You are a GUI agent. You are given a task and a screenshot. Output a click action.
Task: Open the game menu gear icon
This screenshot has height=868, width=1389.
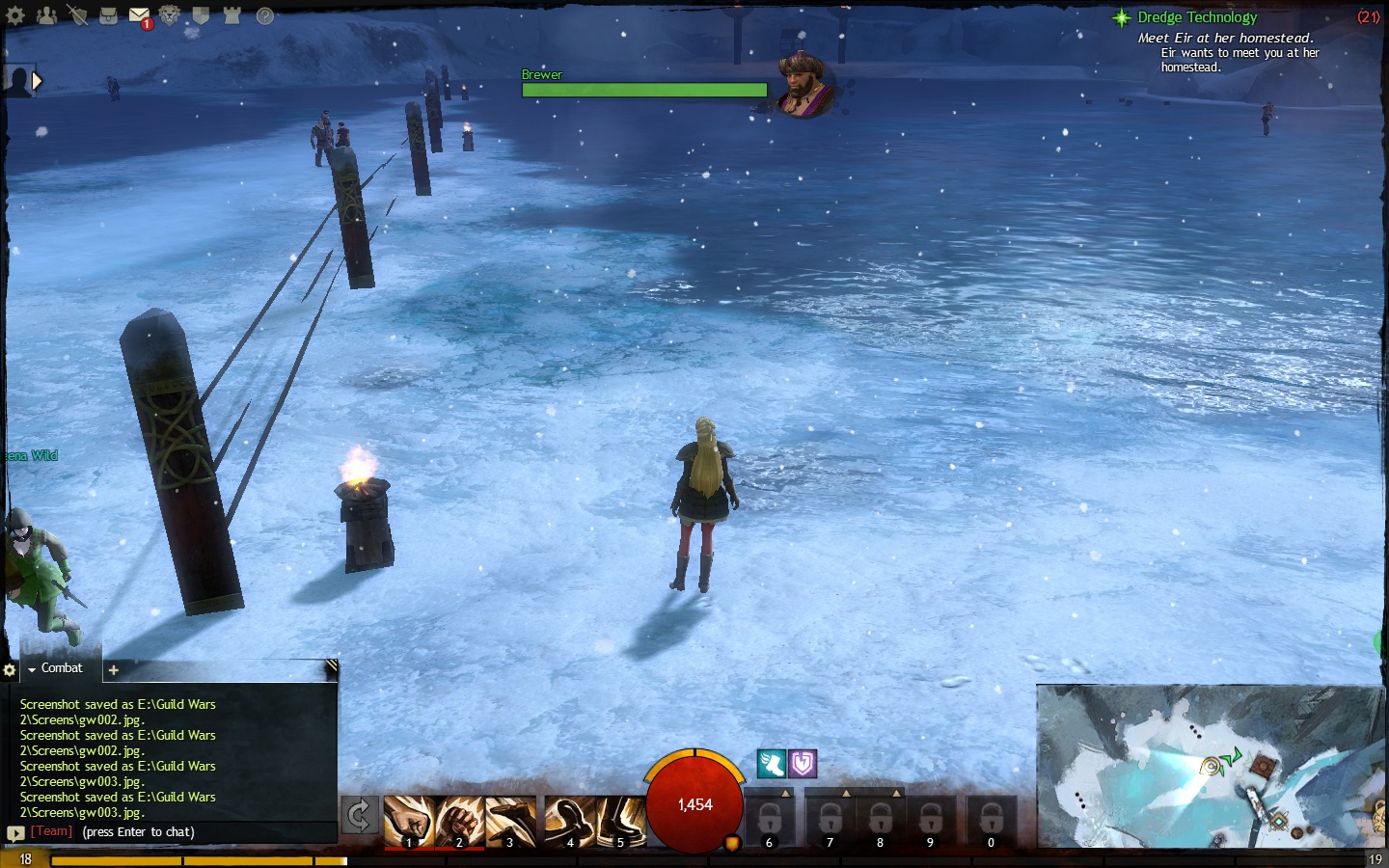click(x=15, y=15)
